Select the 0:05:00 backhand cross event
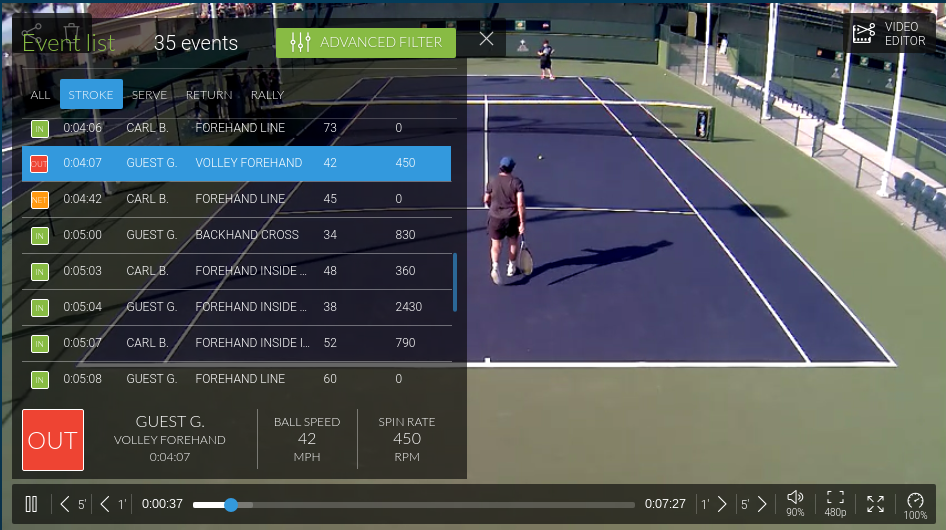The height and width of the screenshot is (530, 946). click(236, 235)
